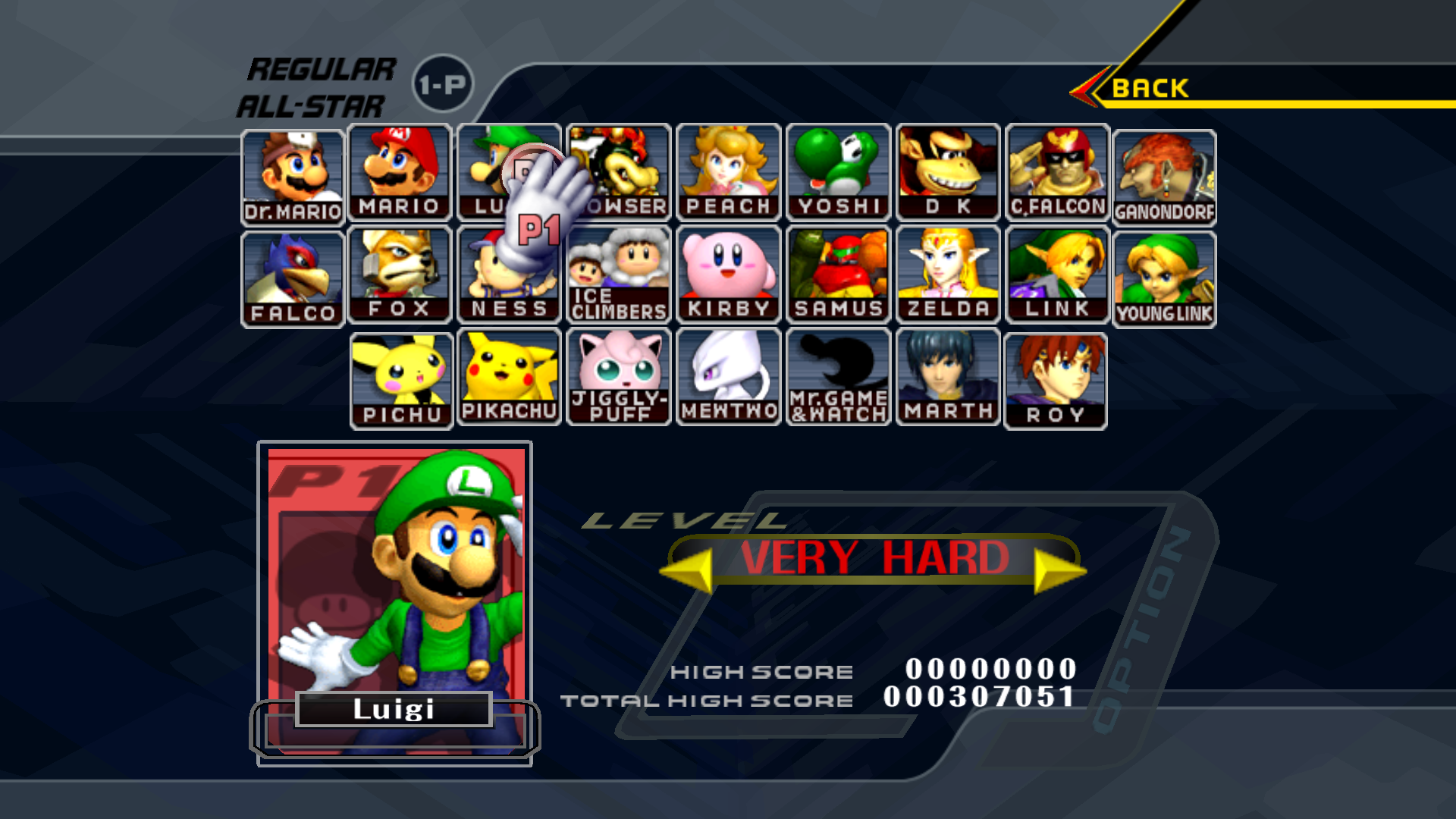Raise difficulty with the right yellow arrow
The image size is (1456, 819).
click(1059, 570)
